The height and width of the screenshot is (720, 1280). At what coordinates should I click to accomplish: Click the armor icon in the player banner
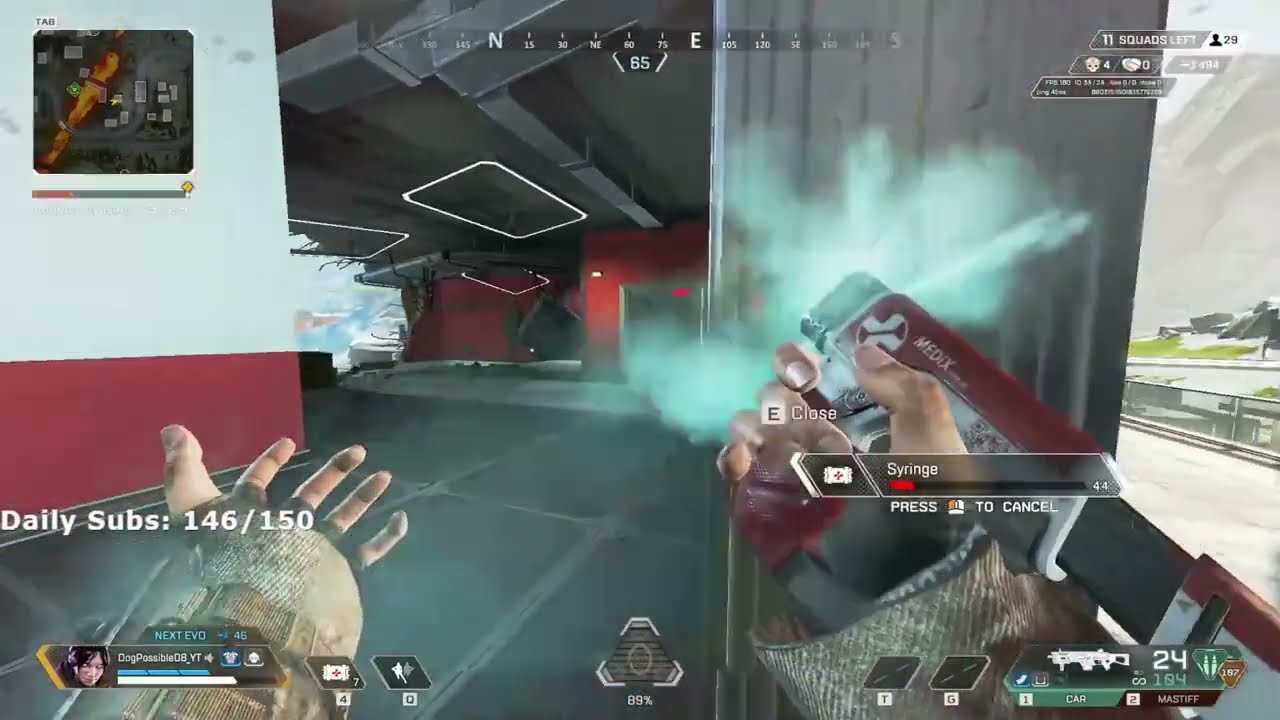230,658
